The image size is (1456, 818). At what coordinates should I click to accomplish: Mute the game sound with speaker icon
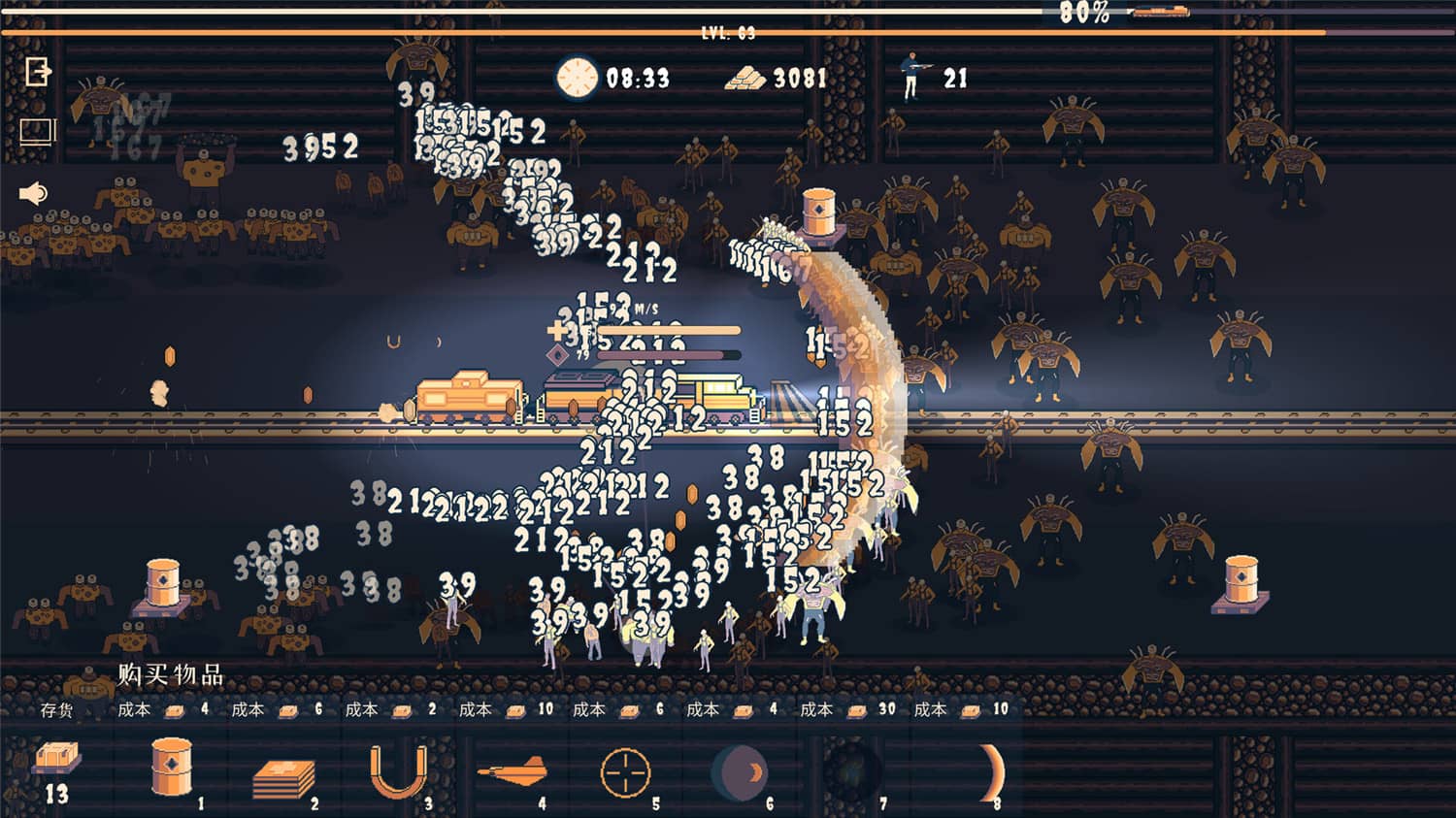click(32, 193)
